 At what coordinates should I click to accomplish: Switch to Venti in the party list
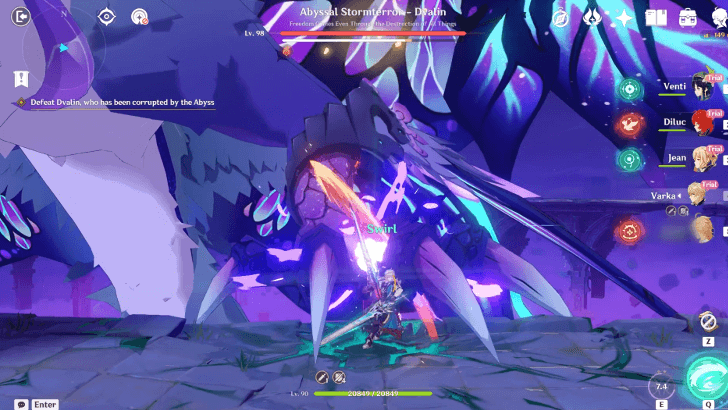702,88
